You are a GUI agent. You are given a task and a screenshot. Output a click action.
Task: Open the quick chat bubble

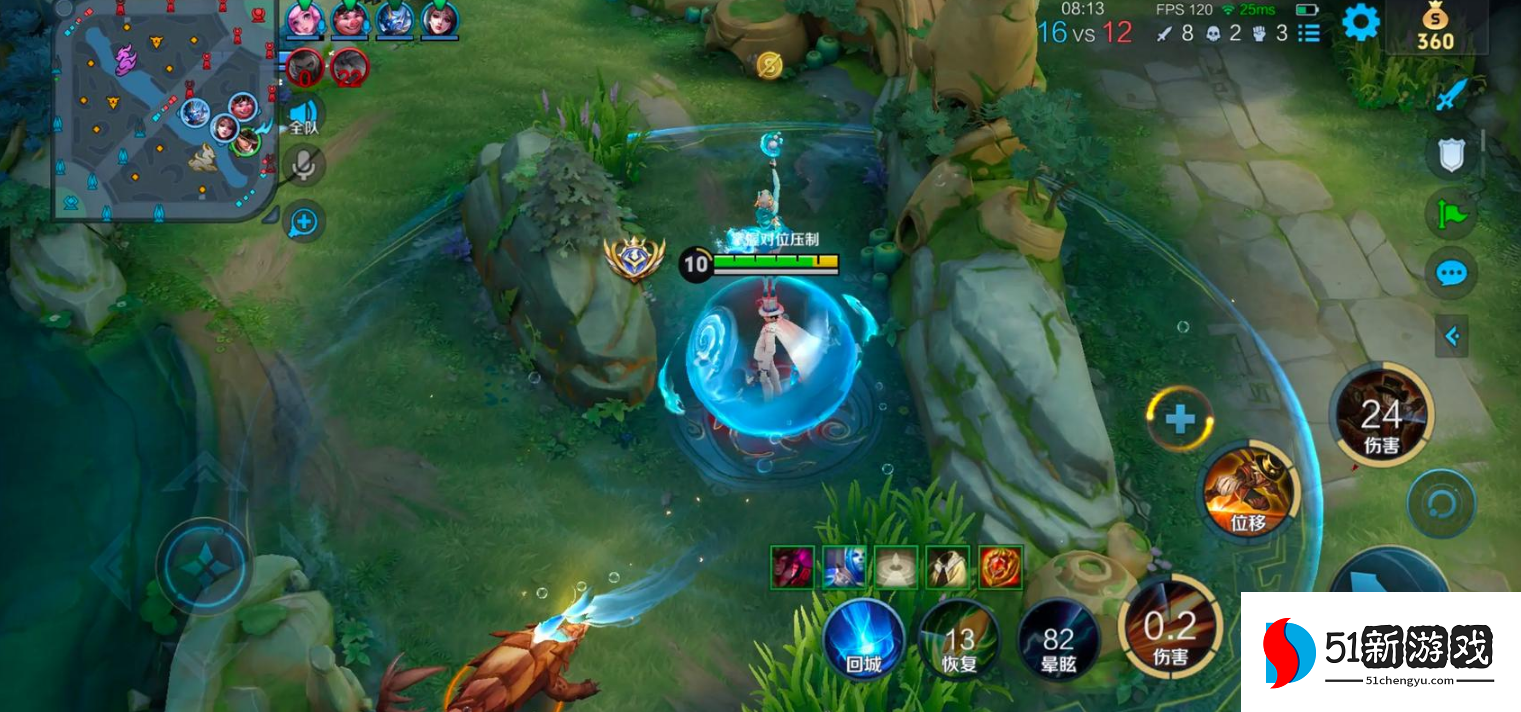click(x=1450, y=272)
